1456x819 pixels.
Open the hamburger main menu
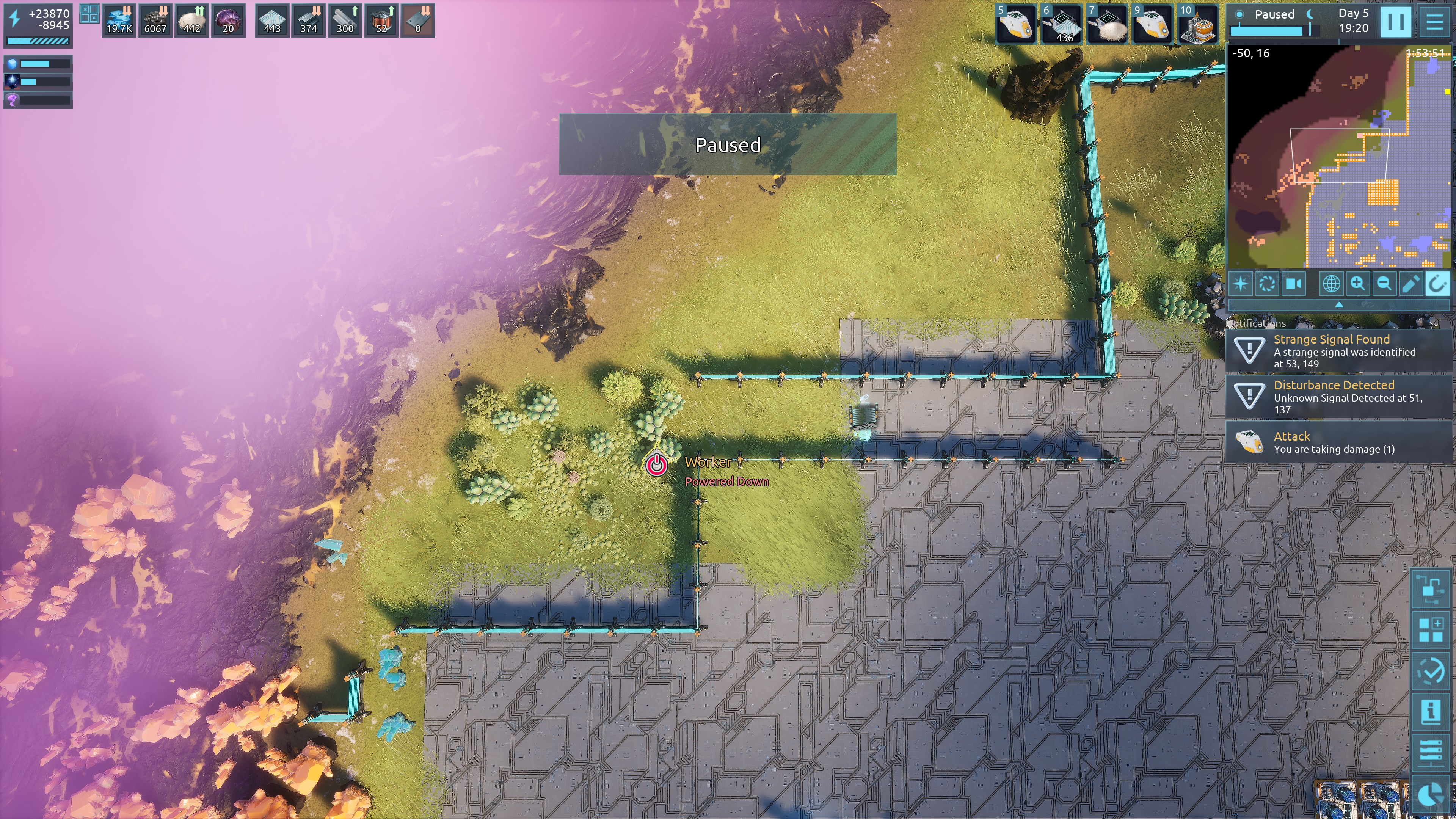point(1434,22)
